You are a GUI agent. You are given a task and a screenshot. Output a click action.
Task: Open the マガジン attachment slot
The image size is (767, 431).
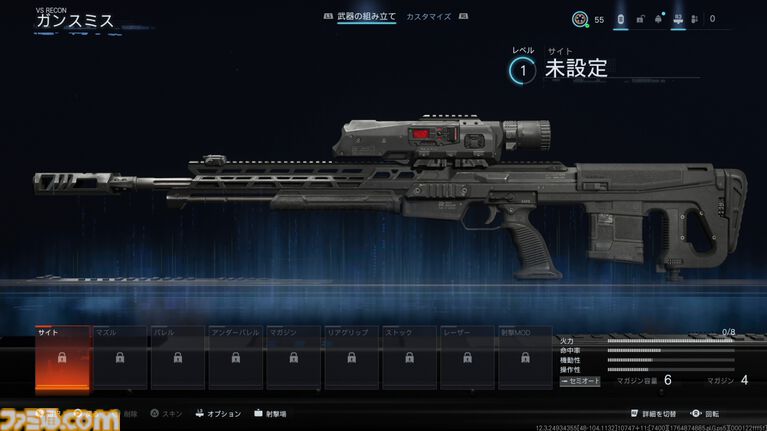click(x=293, y=357)
